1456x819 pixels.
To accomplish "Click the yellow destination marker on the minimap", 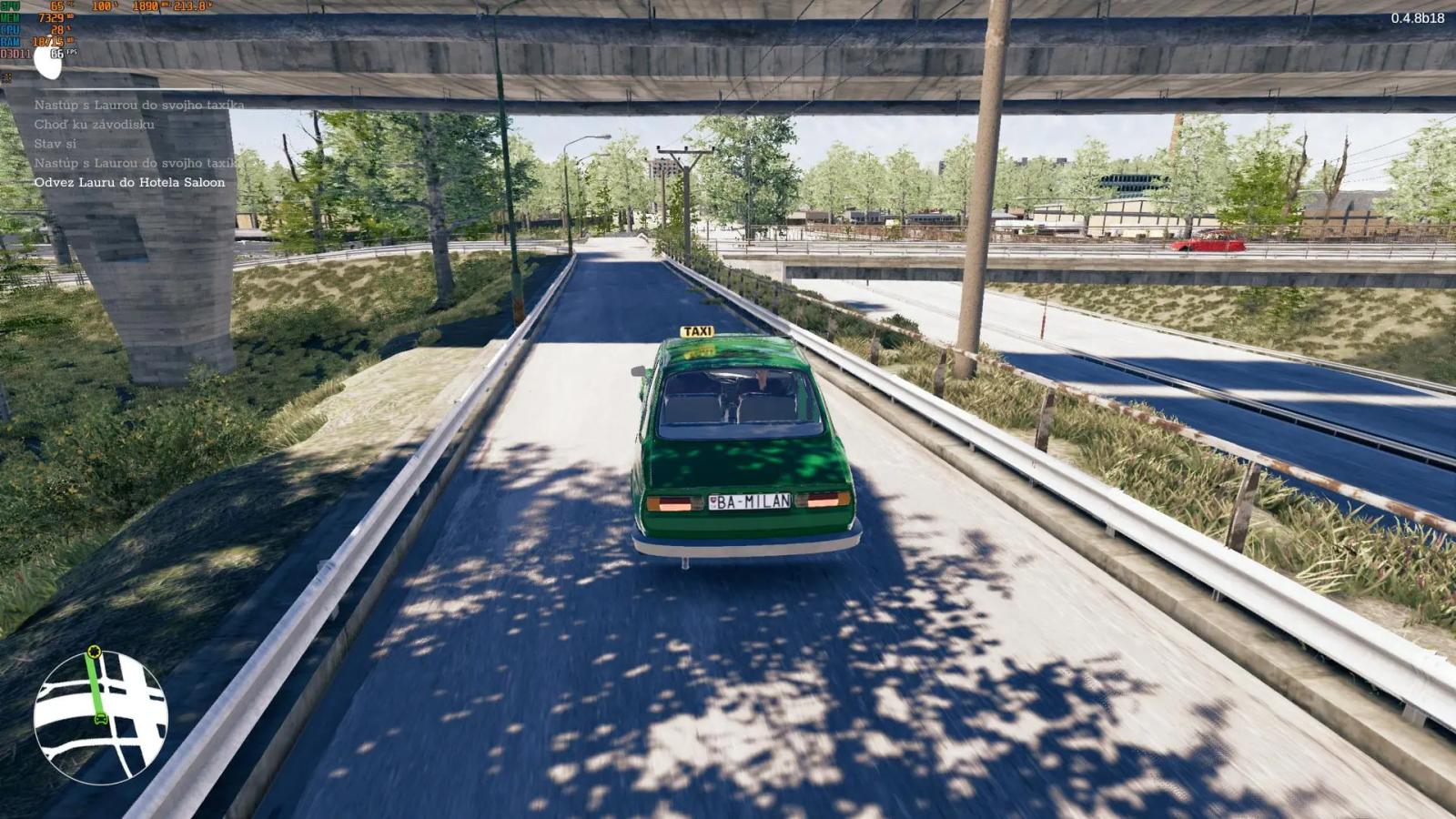I will [93, 652].
